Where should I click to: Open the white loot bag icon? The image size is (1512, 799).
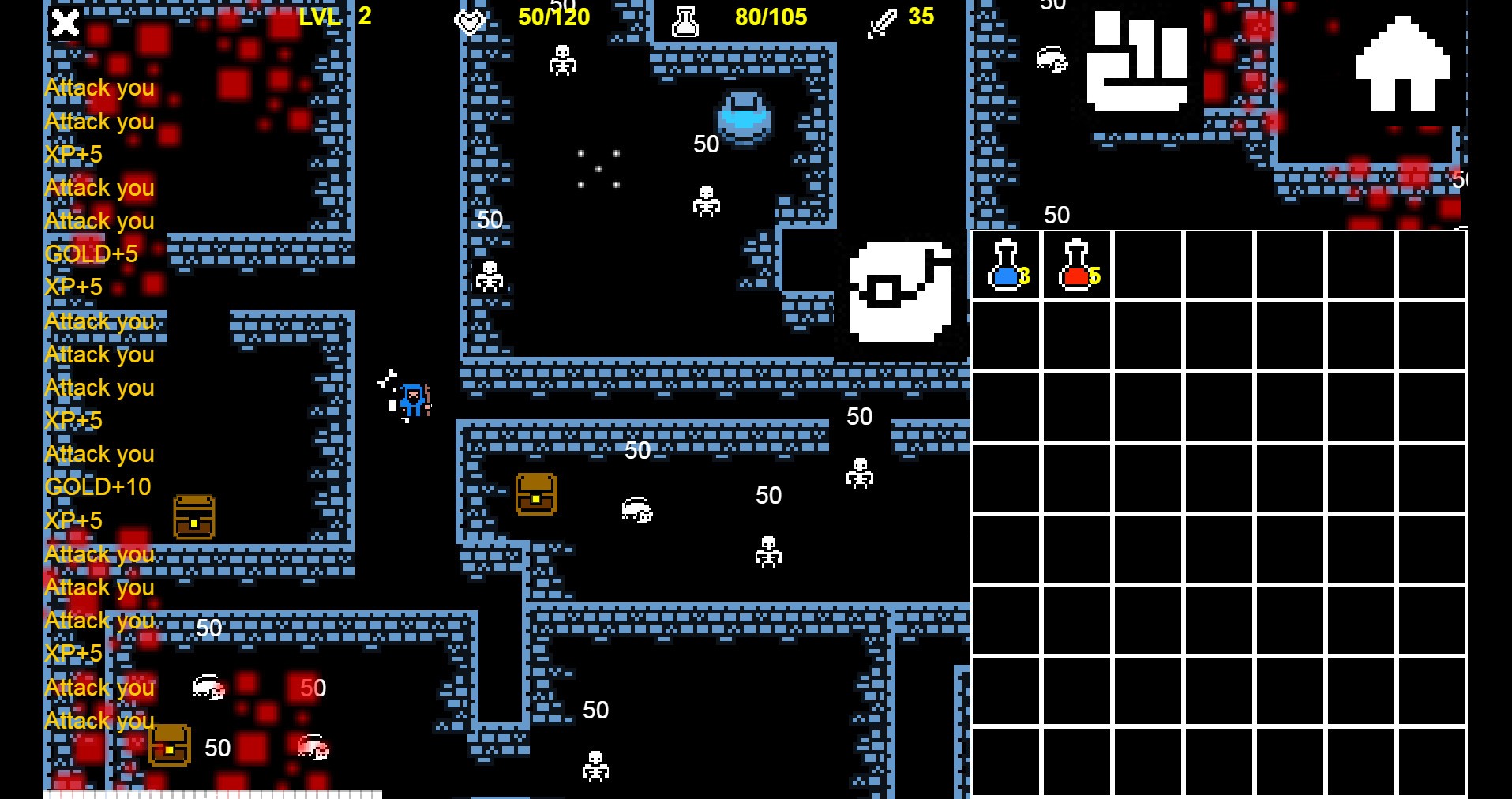[899, 294]
